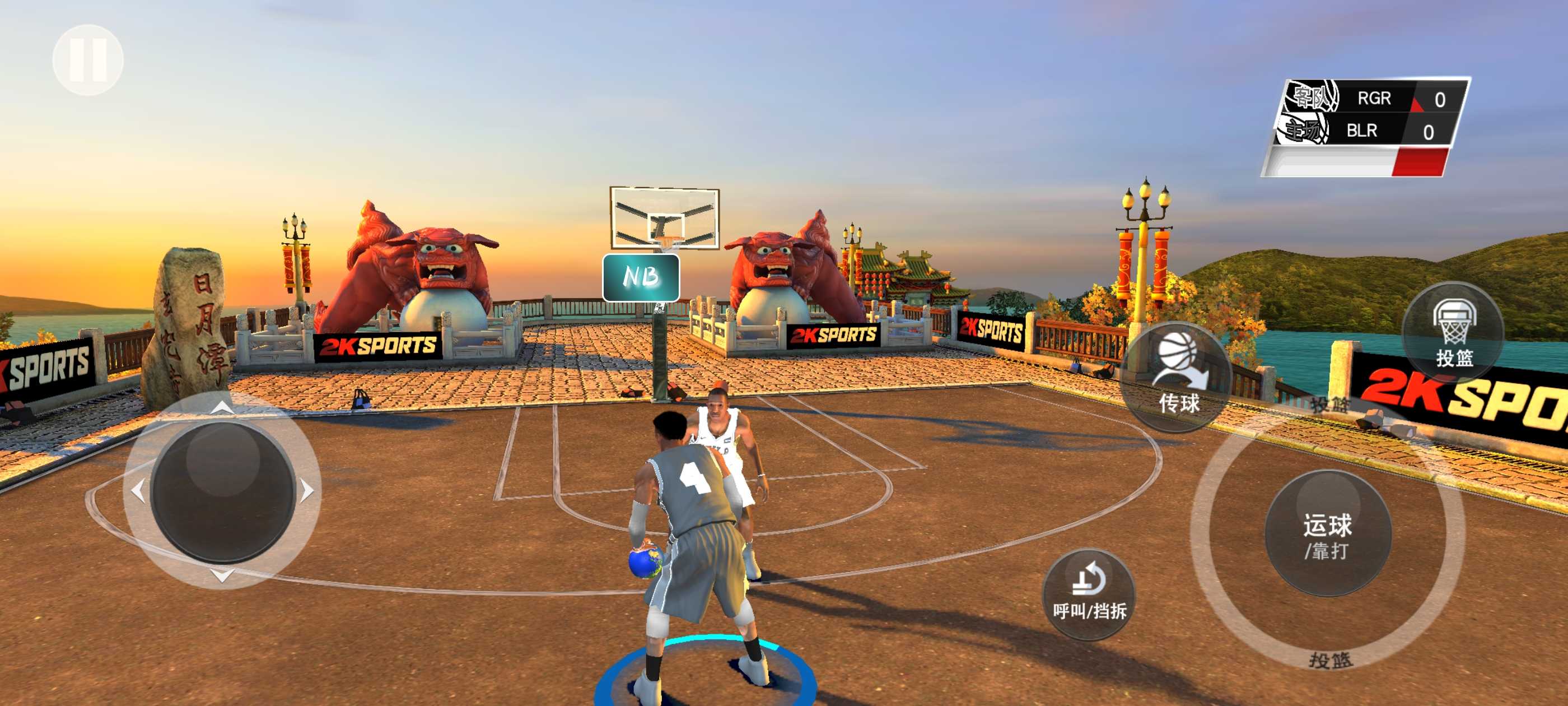Tap the joystick's left arrow
1568x706 pixels.
tap(138, 490)
